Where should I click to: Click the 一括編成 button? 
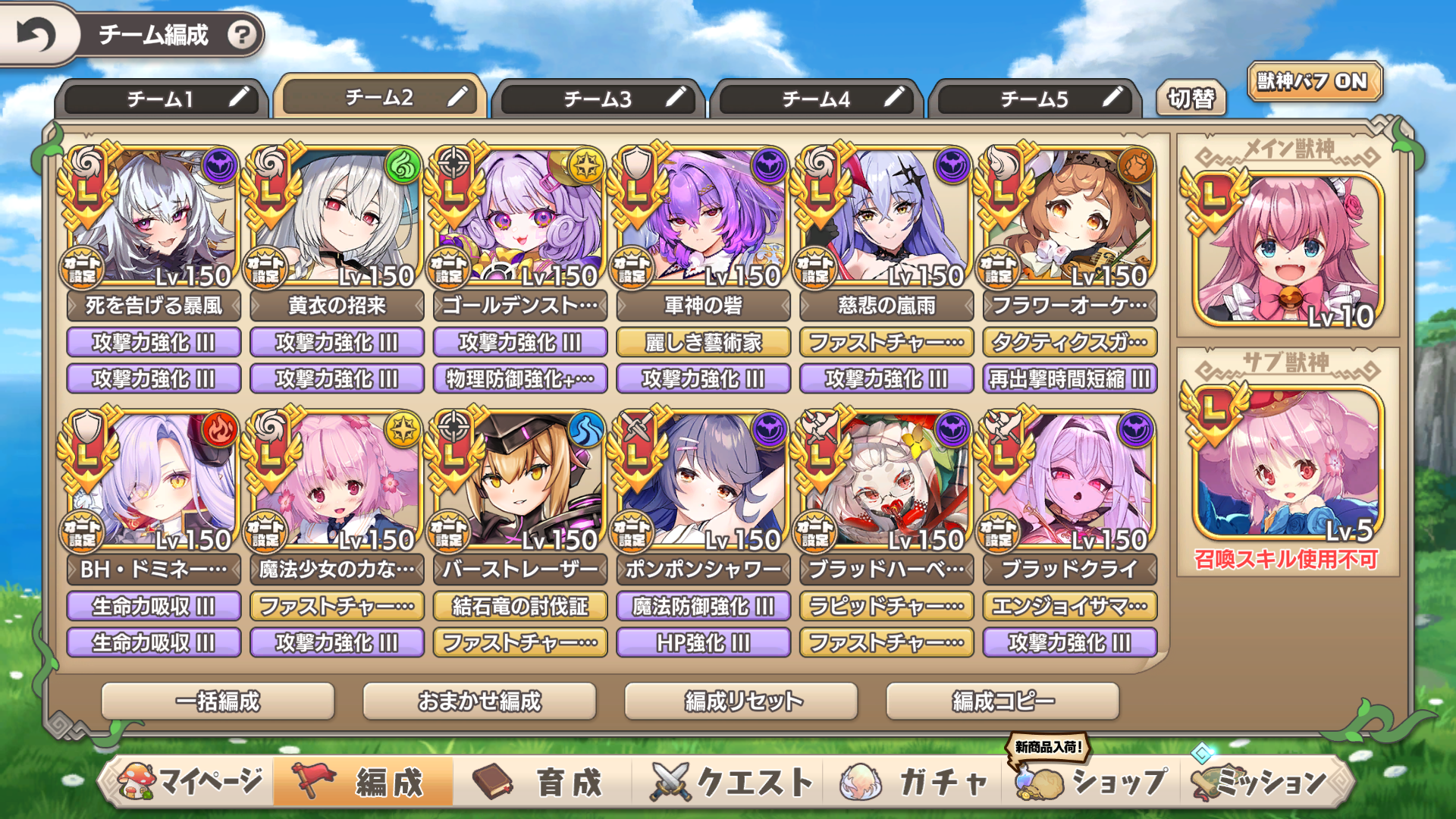tap(218, 701)
